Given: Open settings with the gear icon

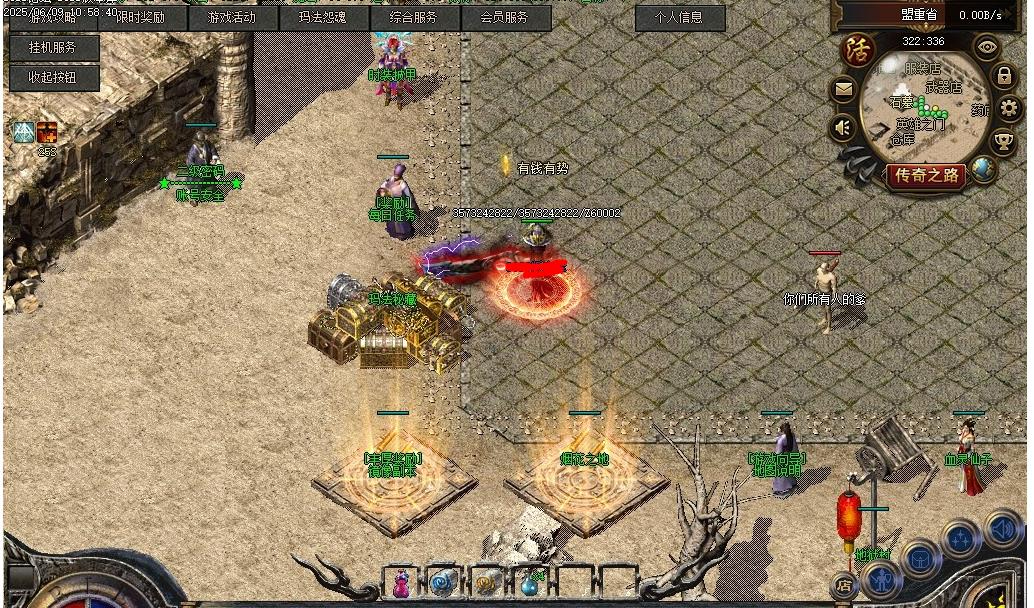Looking at the screenshot, I should (1009, 108).
